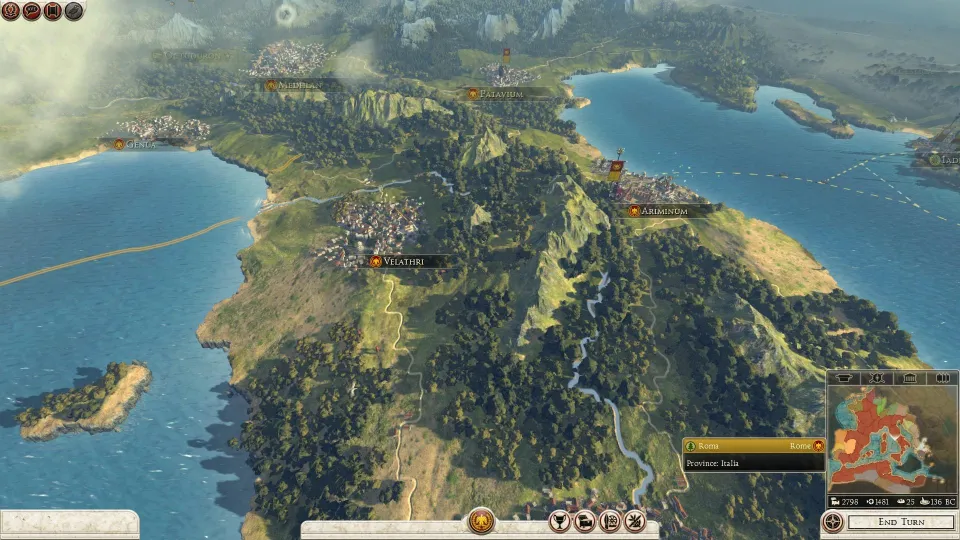Click the strategic overview minimap
Viewport: 960px width, 540px height.
[x=891, y=446]
